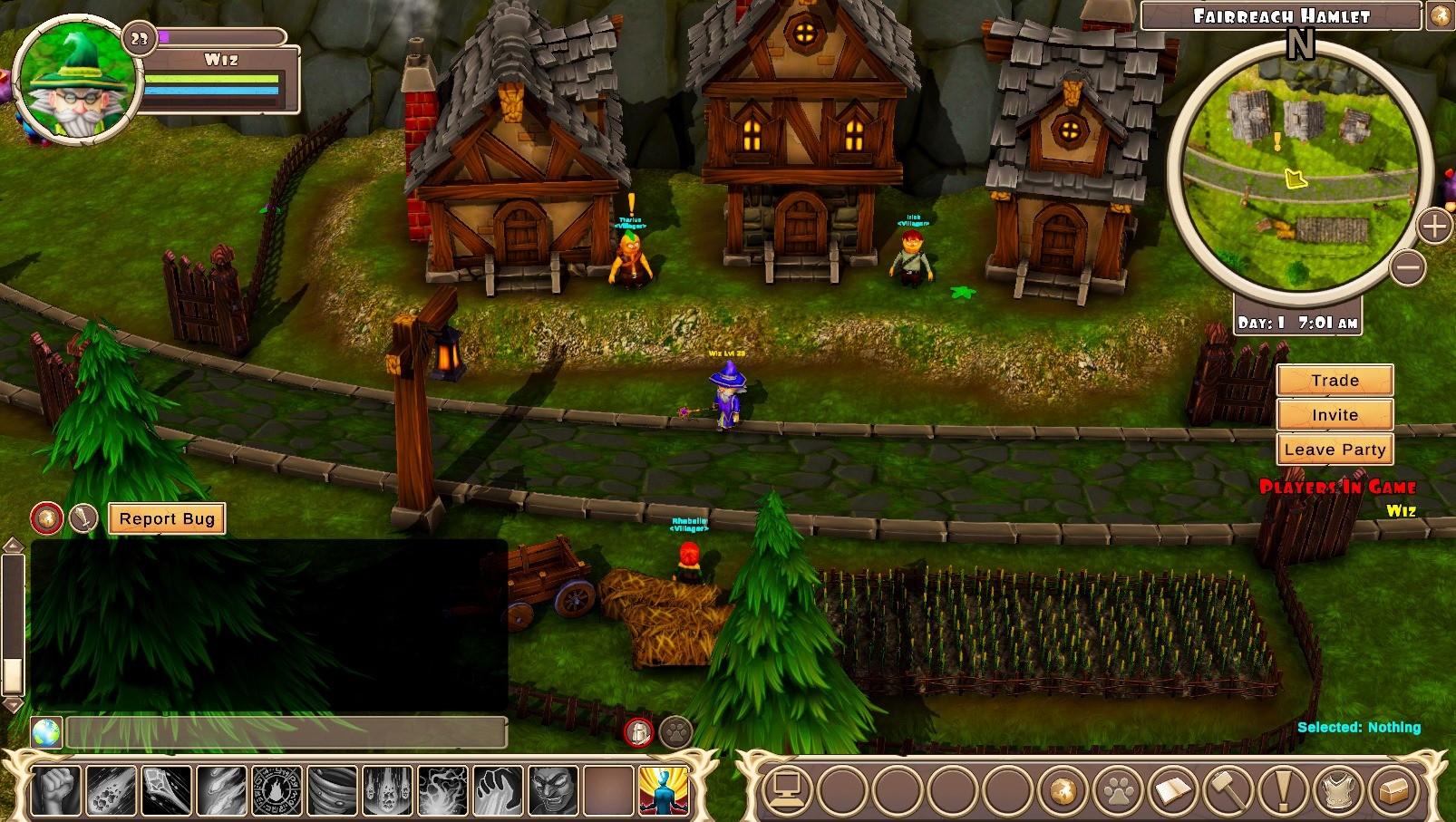Click the Trade button
1456x822 pixels.
click(1334, 380)
